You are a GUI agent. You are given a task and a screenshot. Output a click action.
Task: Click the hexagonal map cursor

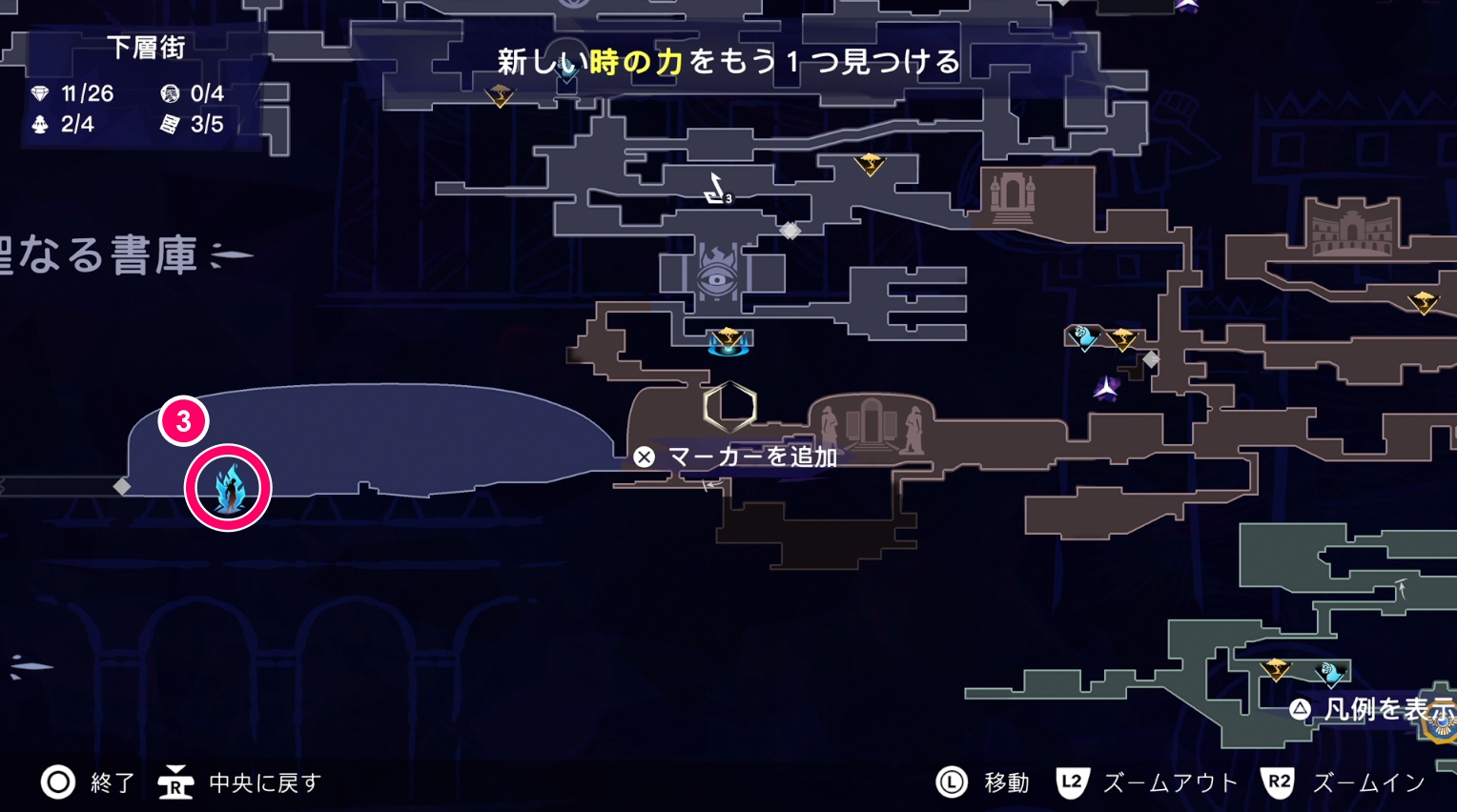(x=729, y=407)
